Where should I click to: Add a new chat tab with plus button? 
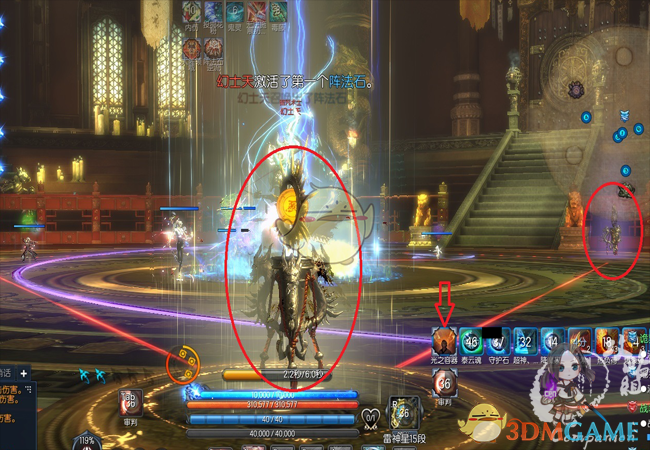tap(23, 372)
